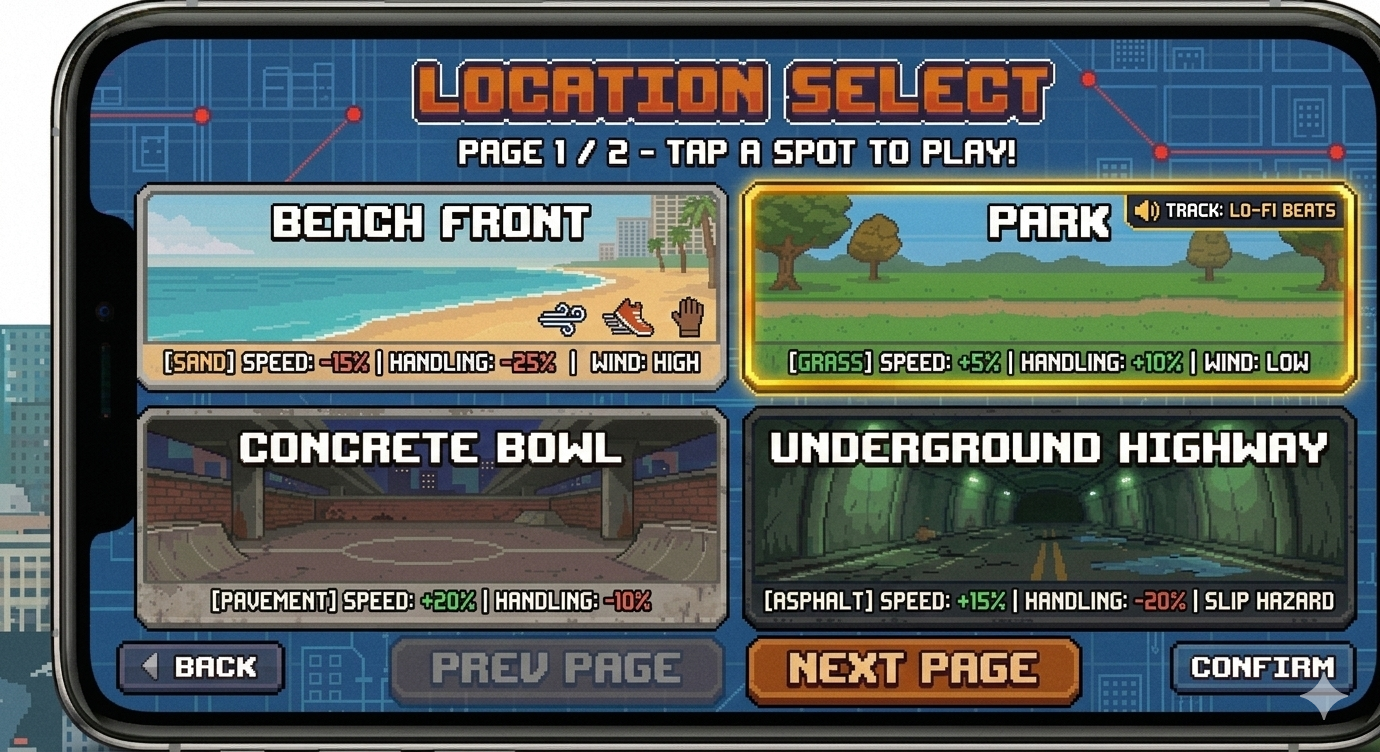This screenshot has height=752, width=1380.
Task: Select the Underground Highway spot
Action: point(1050,515)
